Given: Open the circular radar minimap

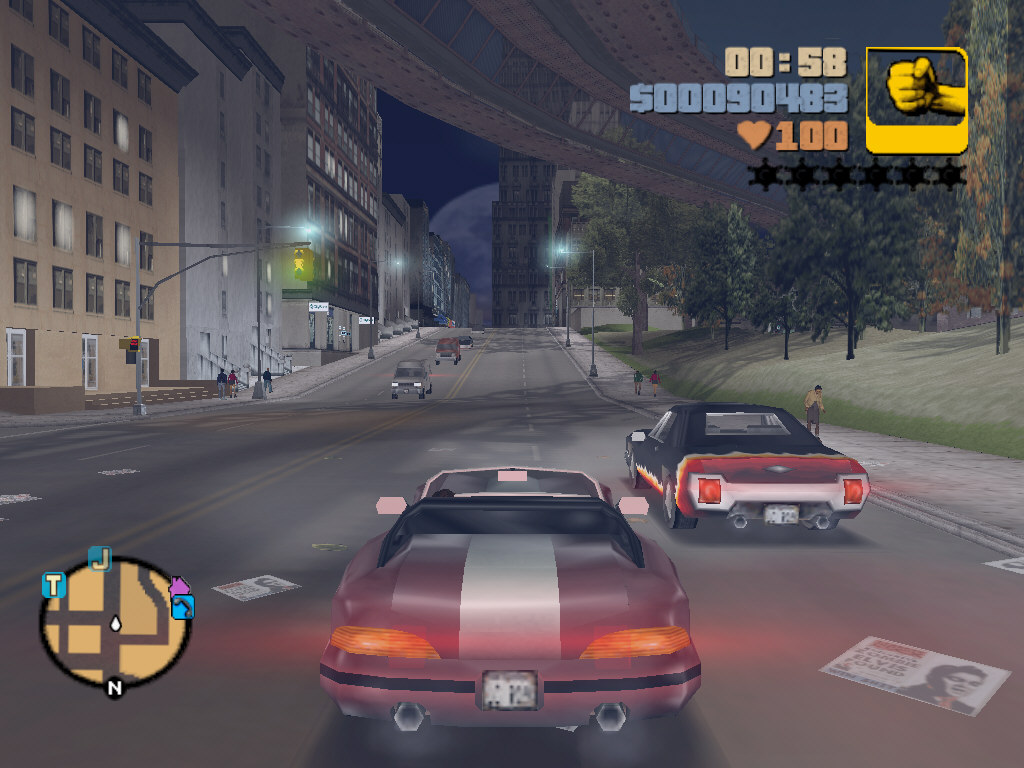Looking at the screenshot, I should [x=114, y=622].
